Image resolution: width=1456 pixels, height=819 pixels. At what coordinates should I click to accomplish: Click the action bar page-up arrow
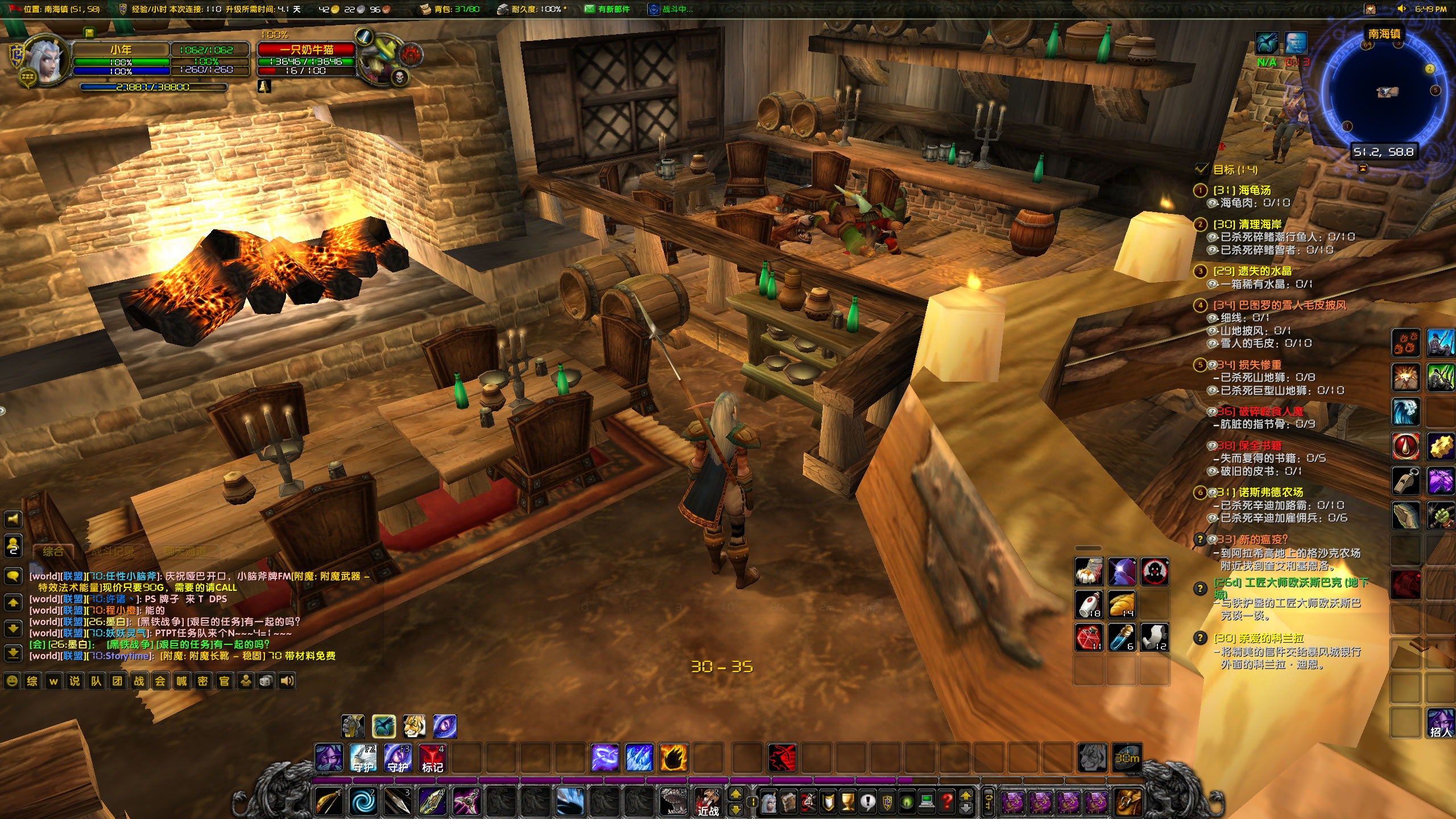point(966,795)
